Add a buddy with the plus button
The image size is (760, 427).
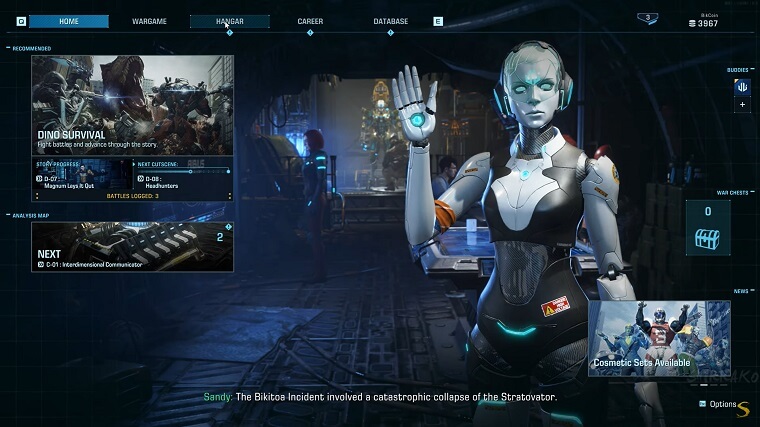click(742, 104)
